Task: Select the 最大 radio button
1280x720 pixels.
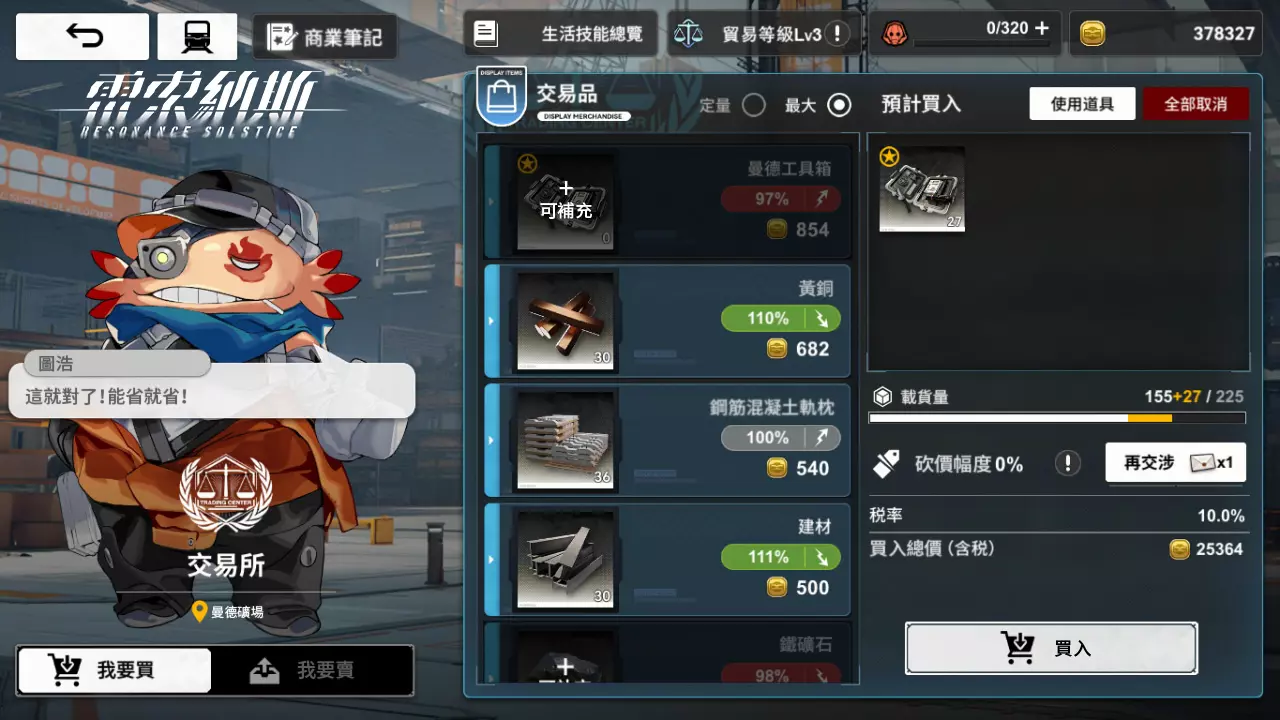Action: coord(838,104)
